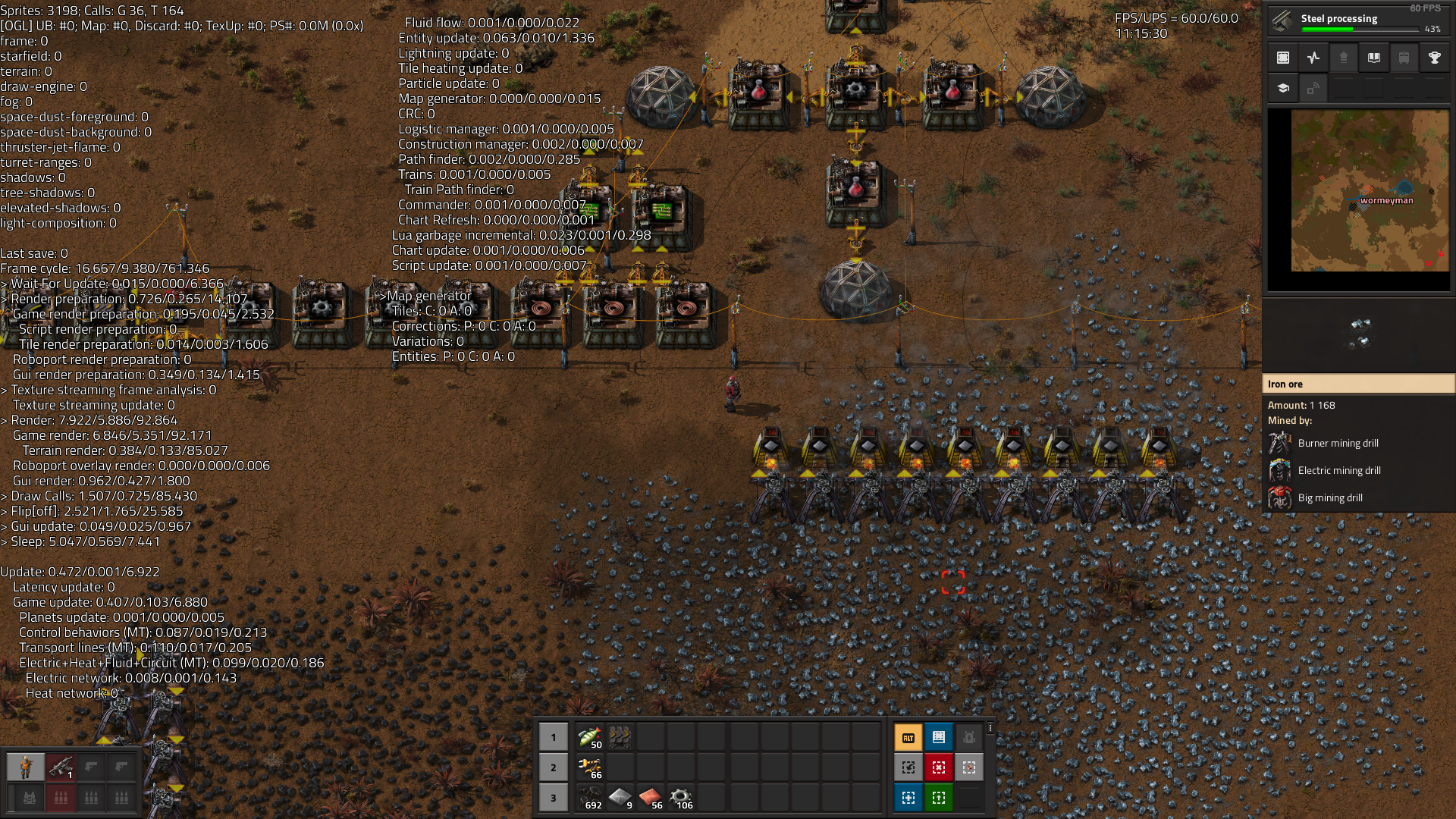Choose the coal slot showing 692
1456x819 pixels.
[590, 798]
